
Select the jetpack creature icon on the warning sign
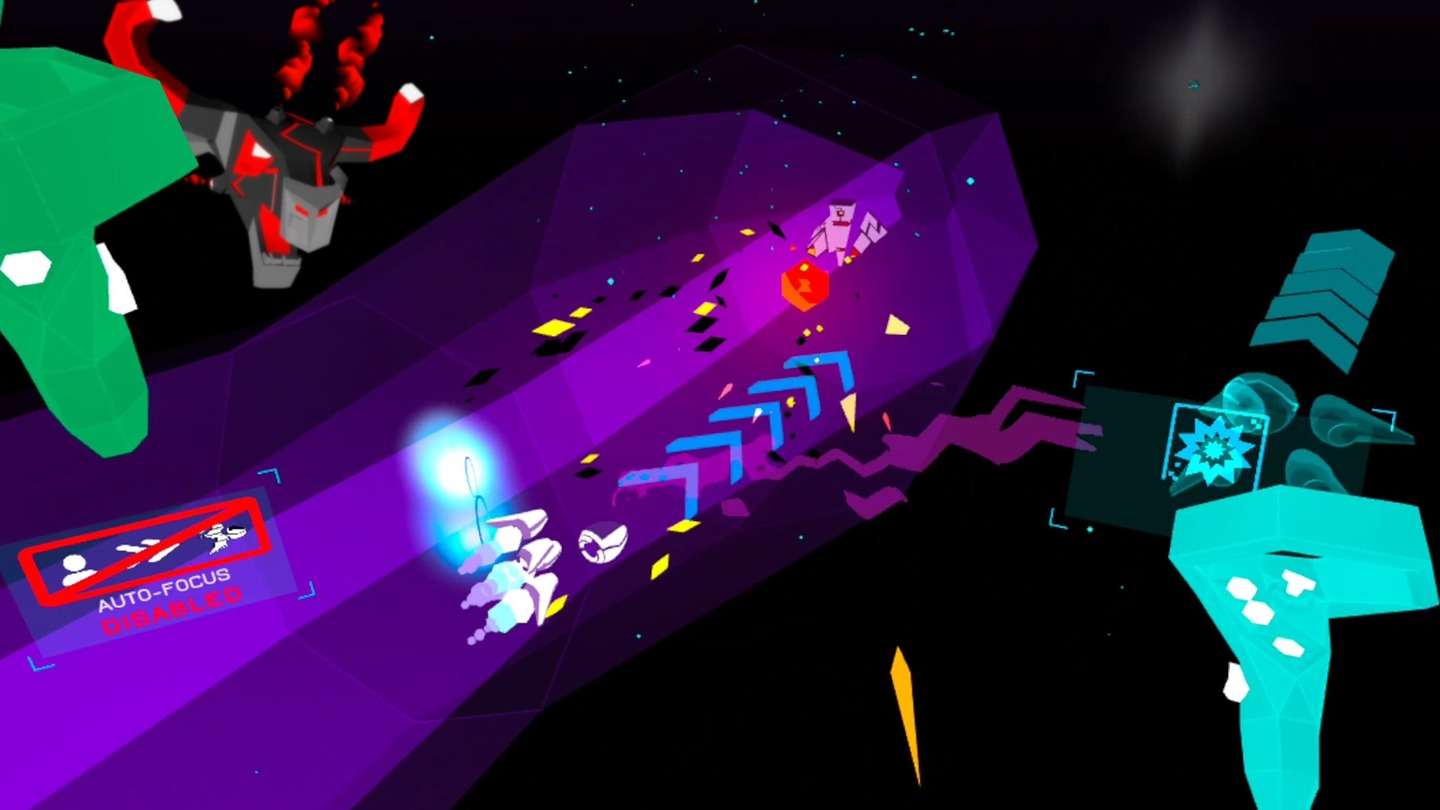tap(220, 537)
